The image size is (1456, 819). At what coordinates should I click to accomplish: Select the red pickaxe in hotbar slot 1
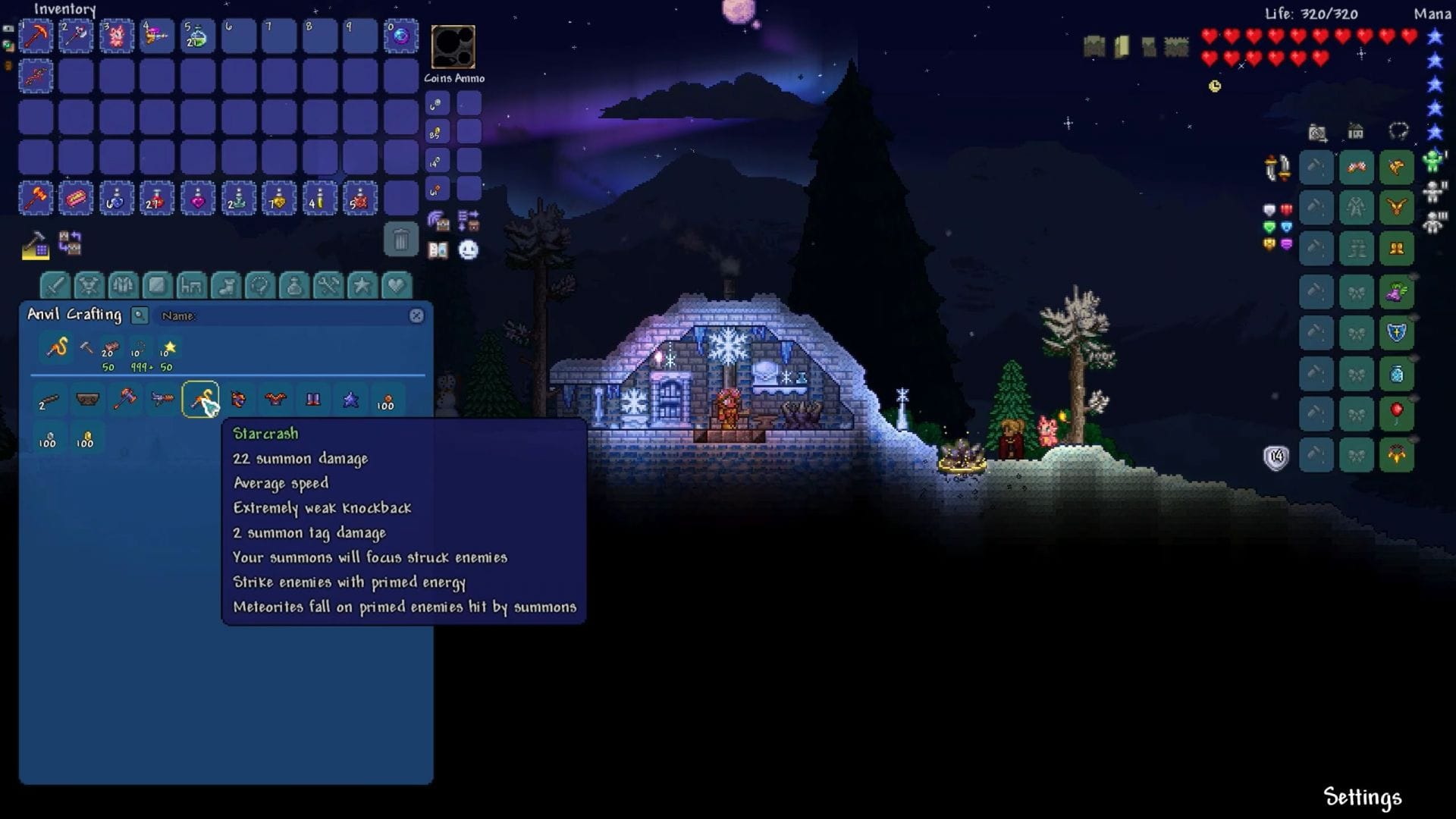pyautogui.click(x=36, y=36)
